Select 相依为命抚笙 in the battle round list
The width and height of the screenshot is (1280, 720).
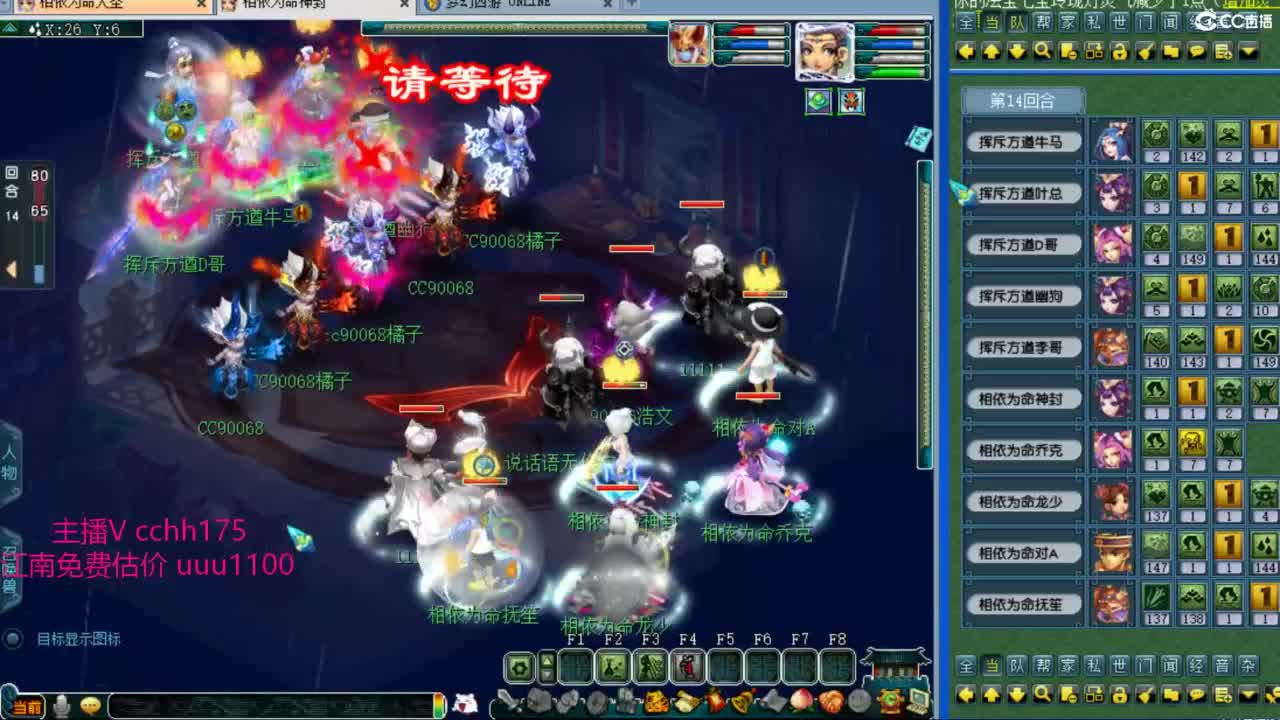(x=1022, y=604)
